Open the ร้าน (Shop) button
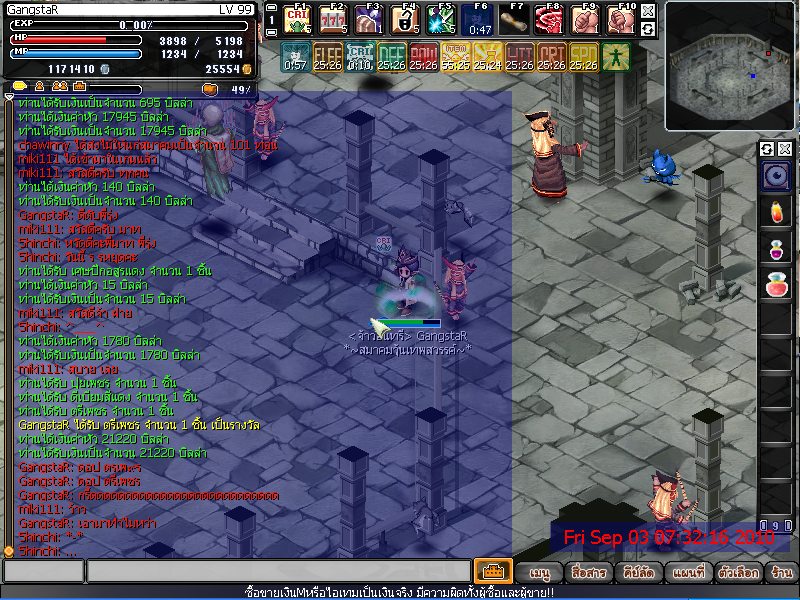This screenshot has width=800, height=600. coord(781,573)
